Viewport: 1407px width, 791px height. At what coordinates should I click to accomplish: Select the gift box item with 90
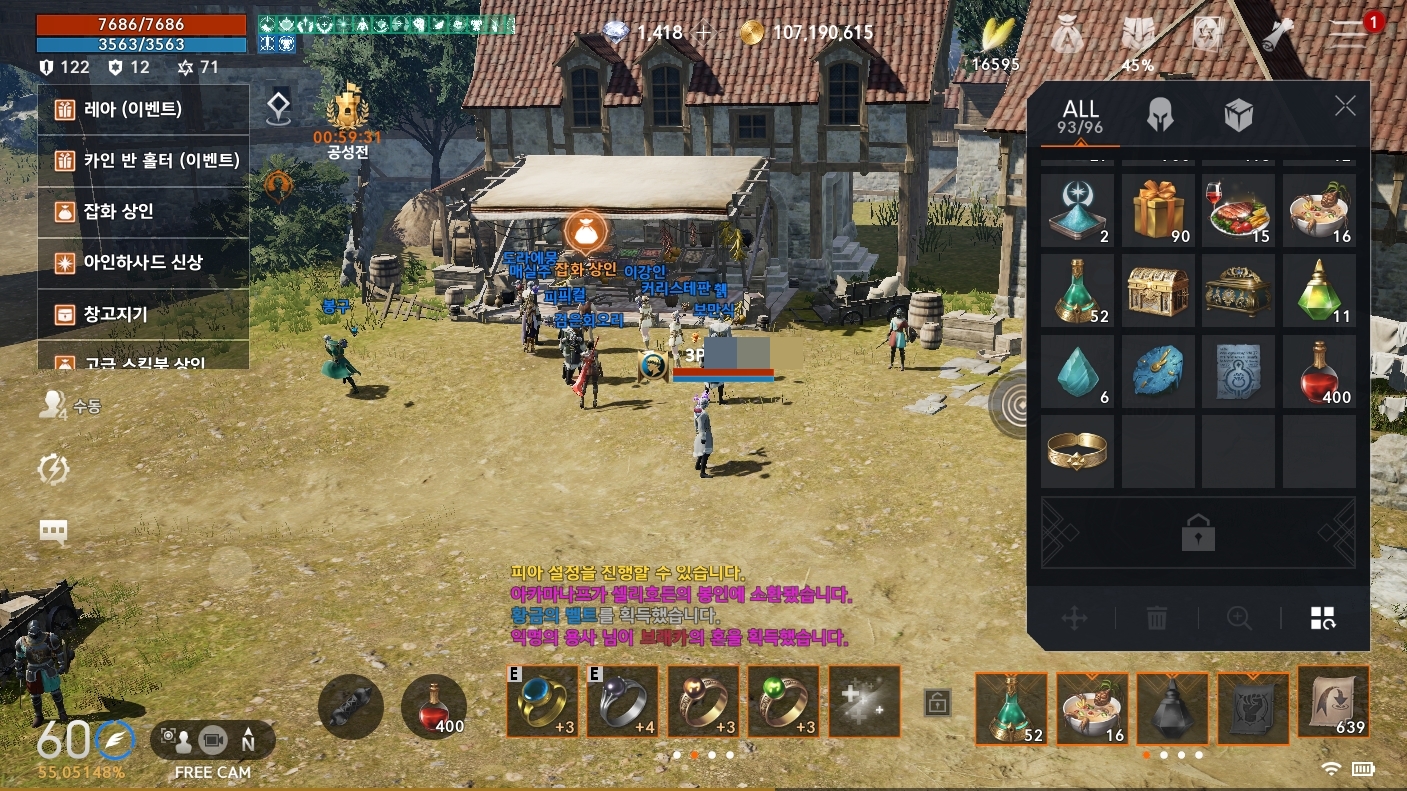(1158, 210)
